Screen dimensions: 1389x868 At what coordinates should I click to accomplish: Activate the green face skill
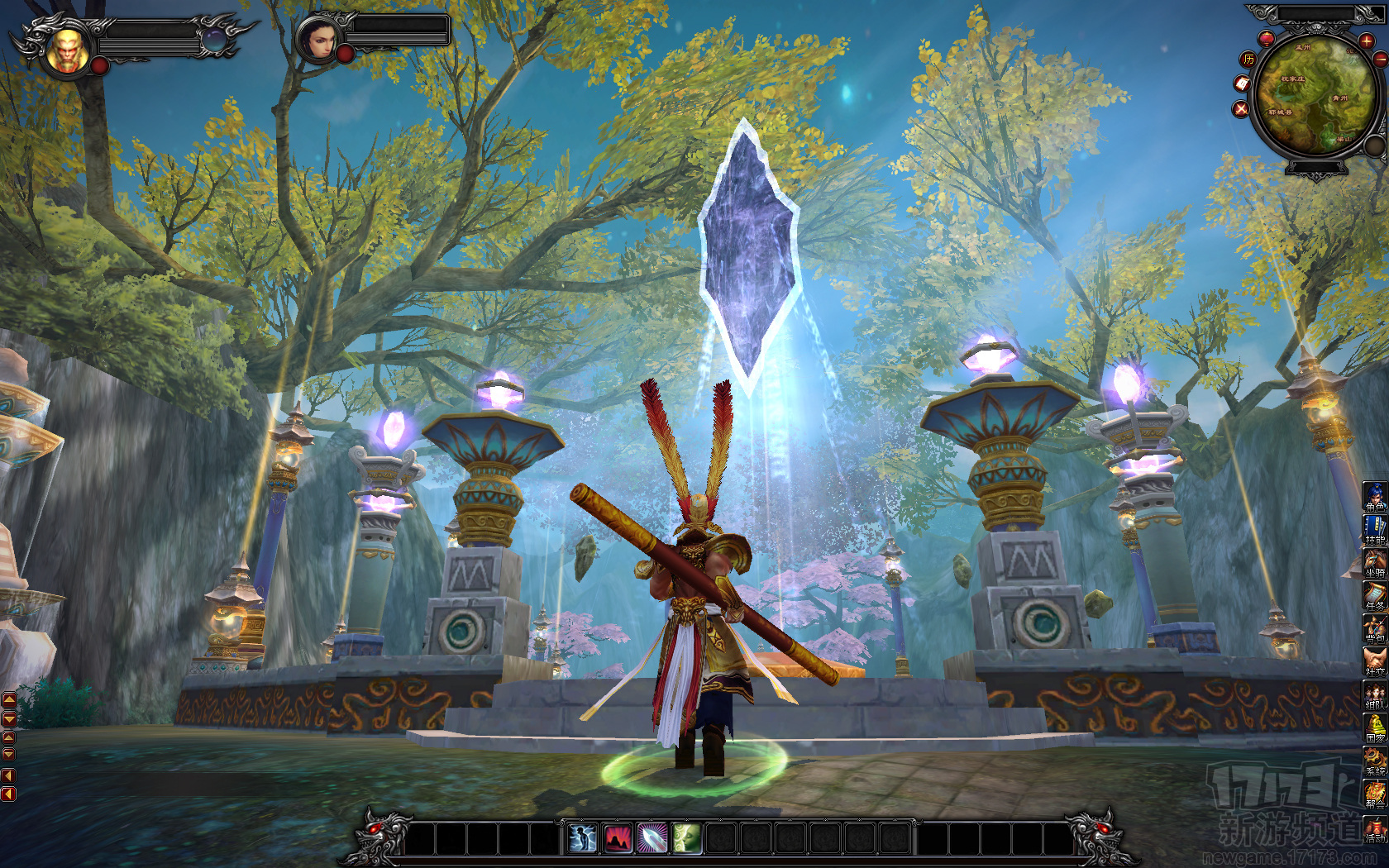686,839
